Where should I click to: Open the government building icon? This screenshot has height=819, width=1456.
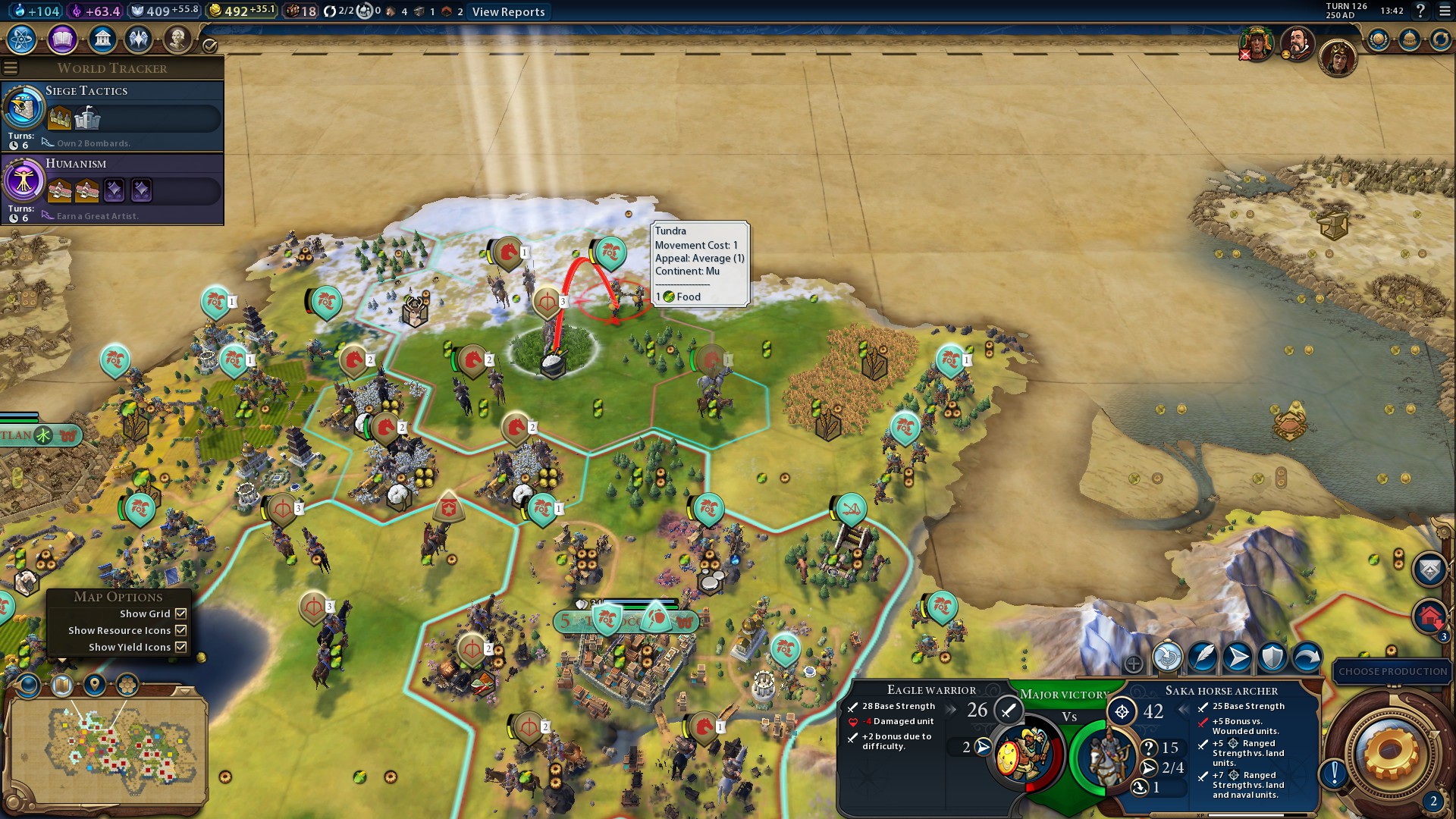[x=102, y=39]
